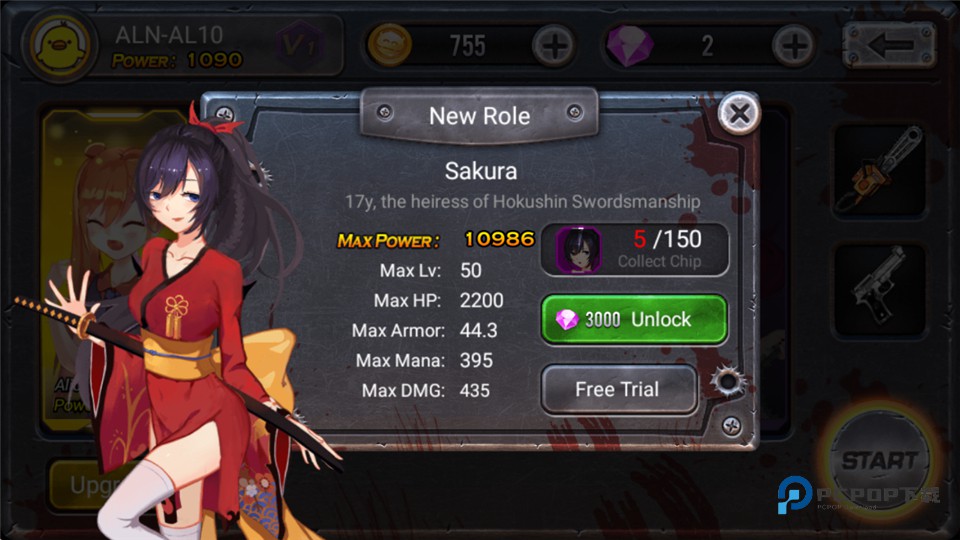This screenshot has height=540, width=960.
Task: Start the Free Trial for Sakura
Action: 618,389
